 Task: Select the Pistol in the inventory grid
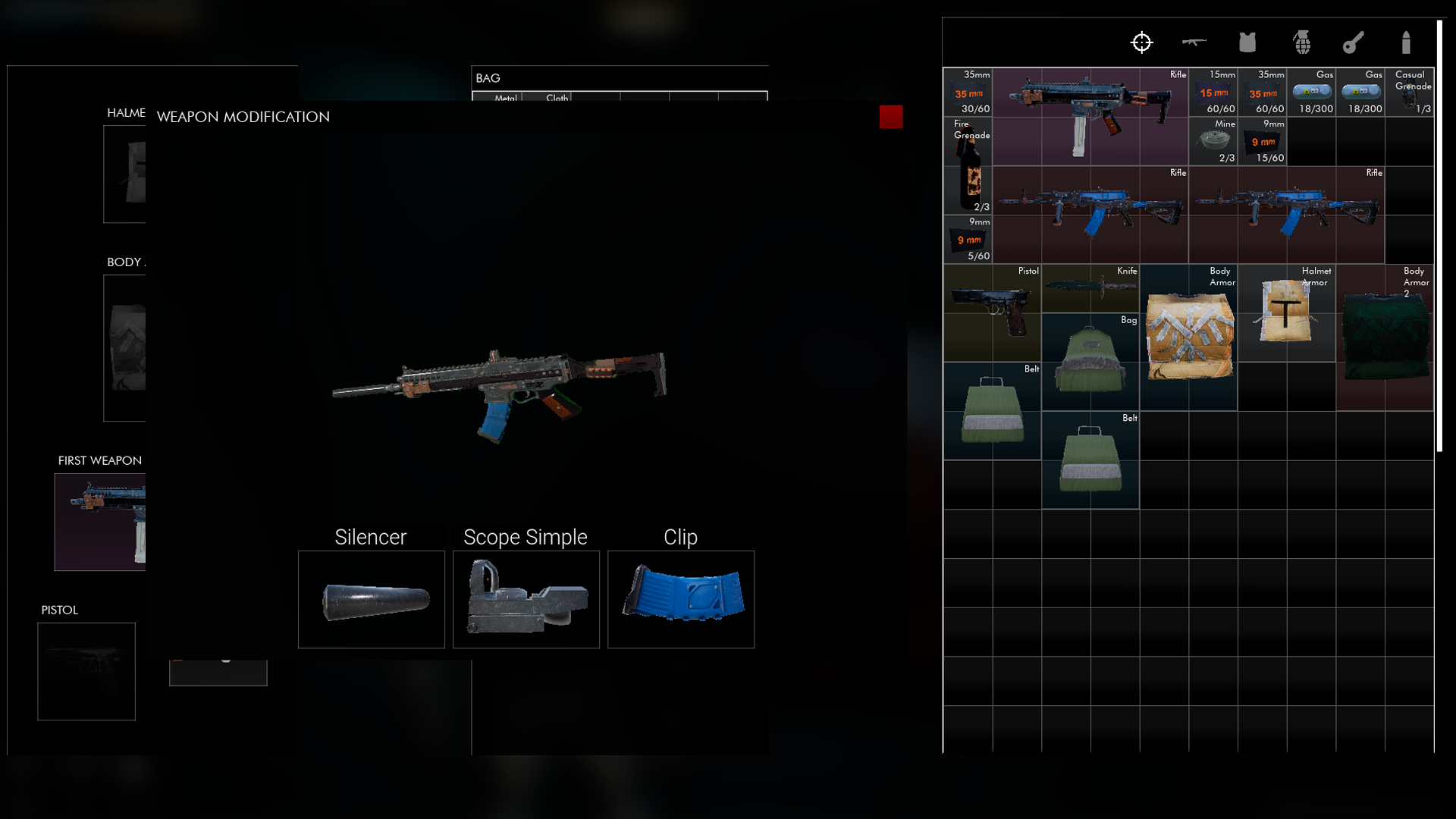click(992, 311)
